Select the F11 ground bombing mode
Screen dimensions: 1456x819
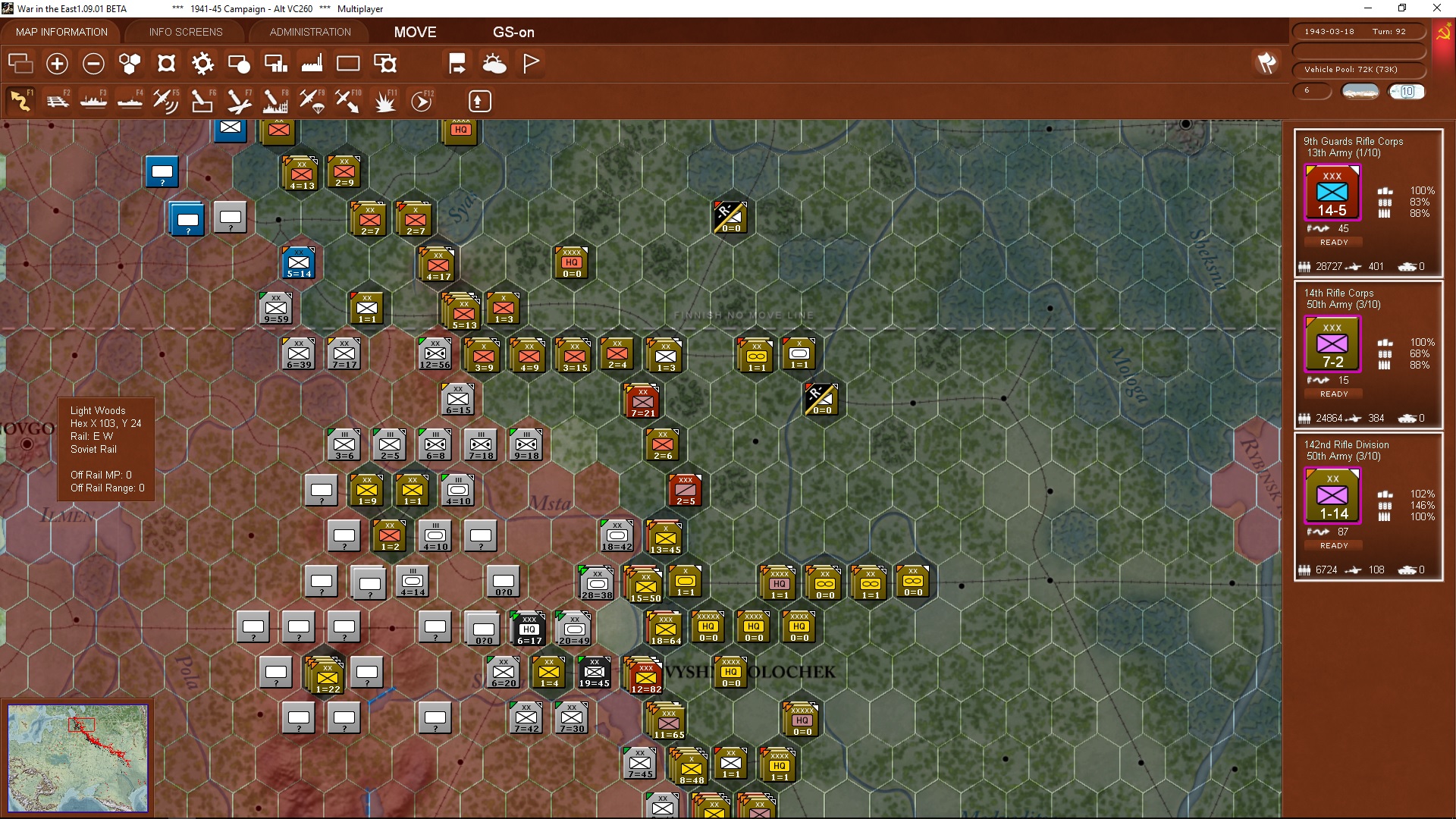[384, 101]
